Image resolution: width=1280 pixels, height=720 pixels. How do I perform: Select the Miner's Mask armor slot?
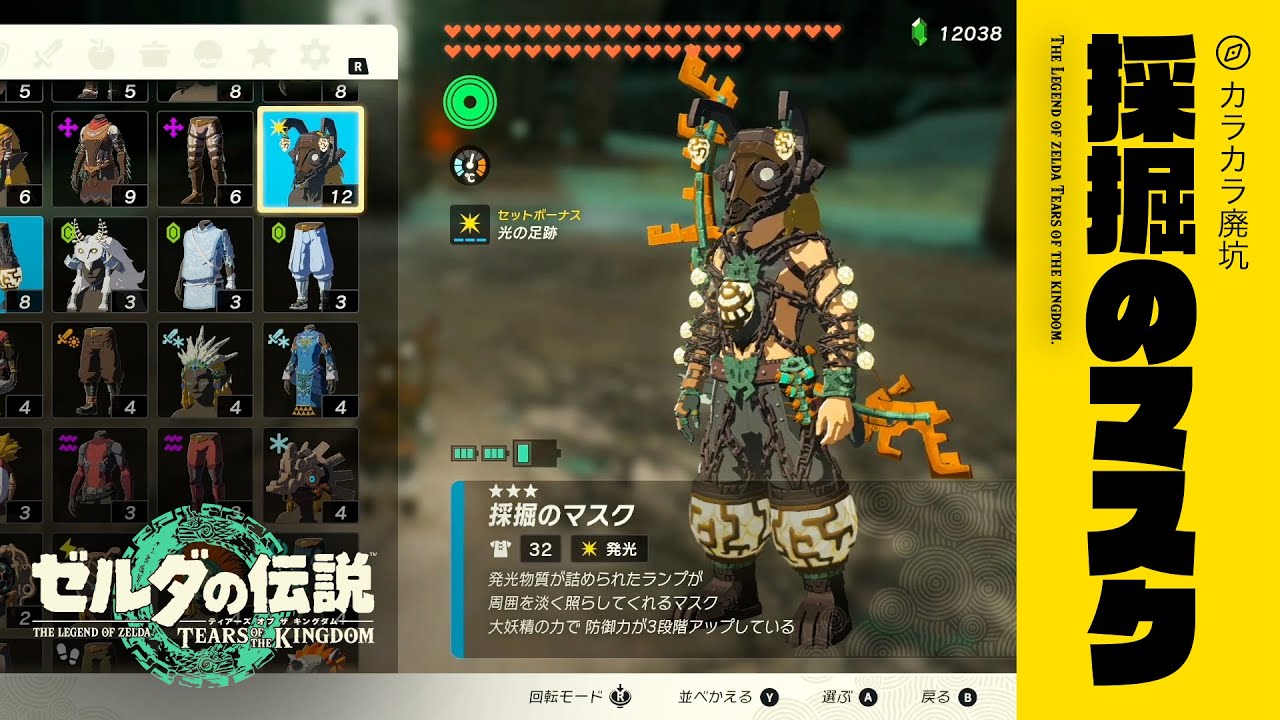coord(311,159)
